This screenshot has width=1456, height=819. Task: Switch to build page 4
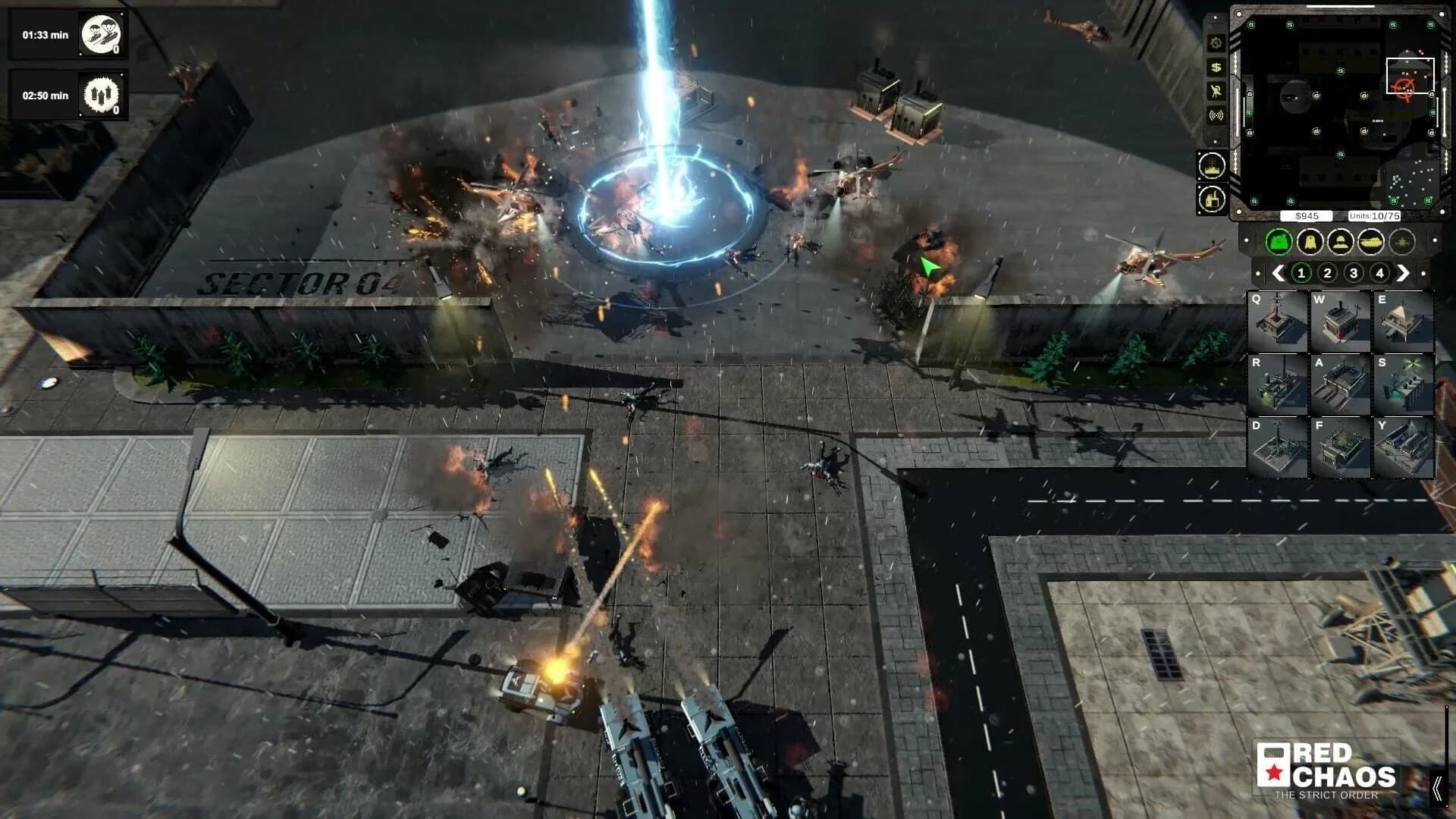click(x=1381, y=271)
